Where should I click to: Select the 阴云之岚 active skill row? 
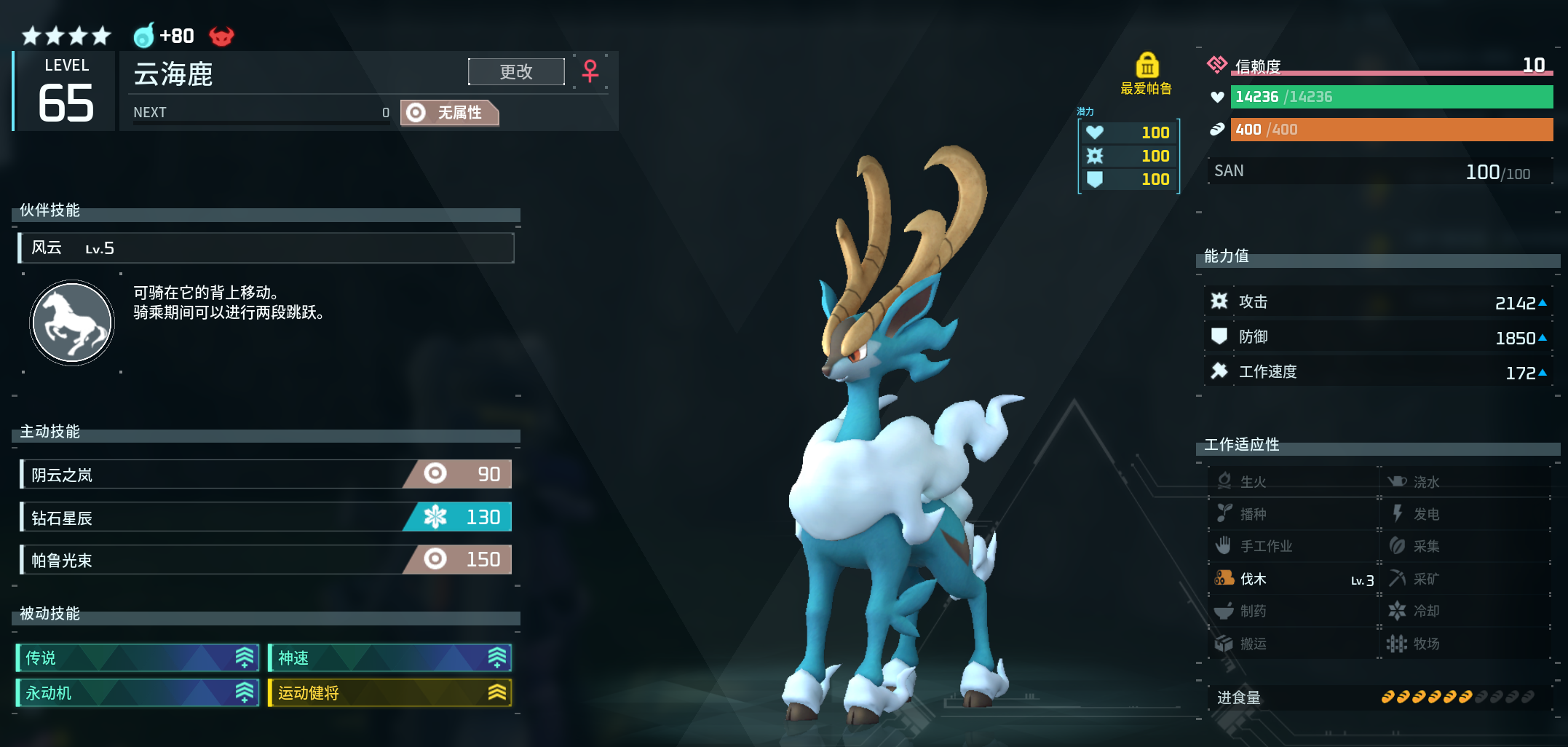[x=266, y=475]
